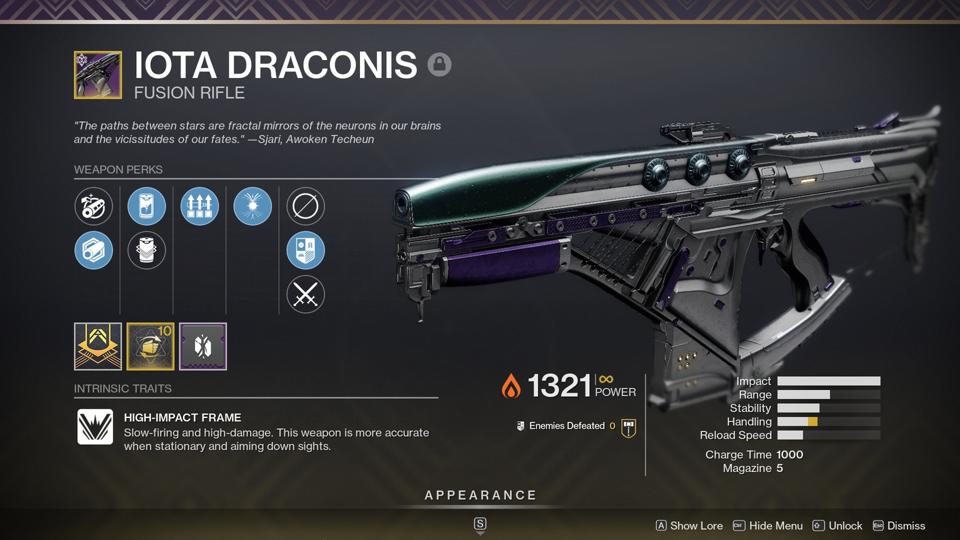The height and width of the screenshot is (540, 960).
Task: Select the highlighted blue battery perk
Action: (x=147, y=207)
